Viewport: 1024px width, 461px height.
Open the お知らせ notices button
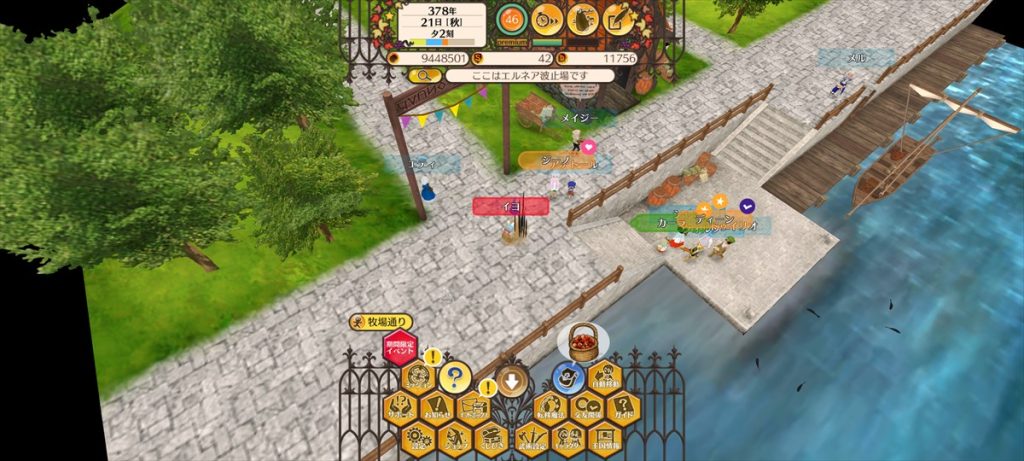(437, 407)
